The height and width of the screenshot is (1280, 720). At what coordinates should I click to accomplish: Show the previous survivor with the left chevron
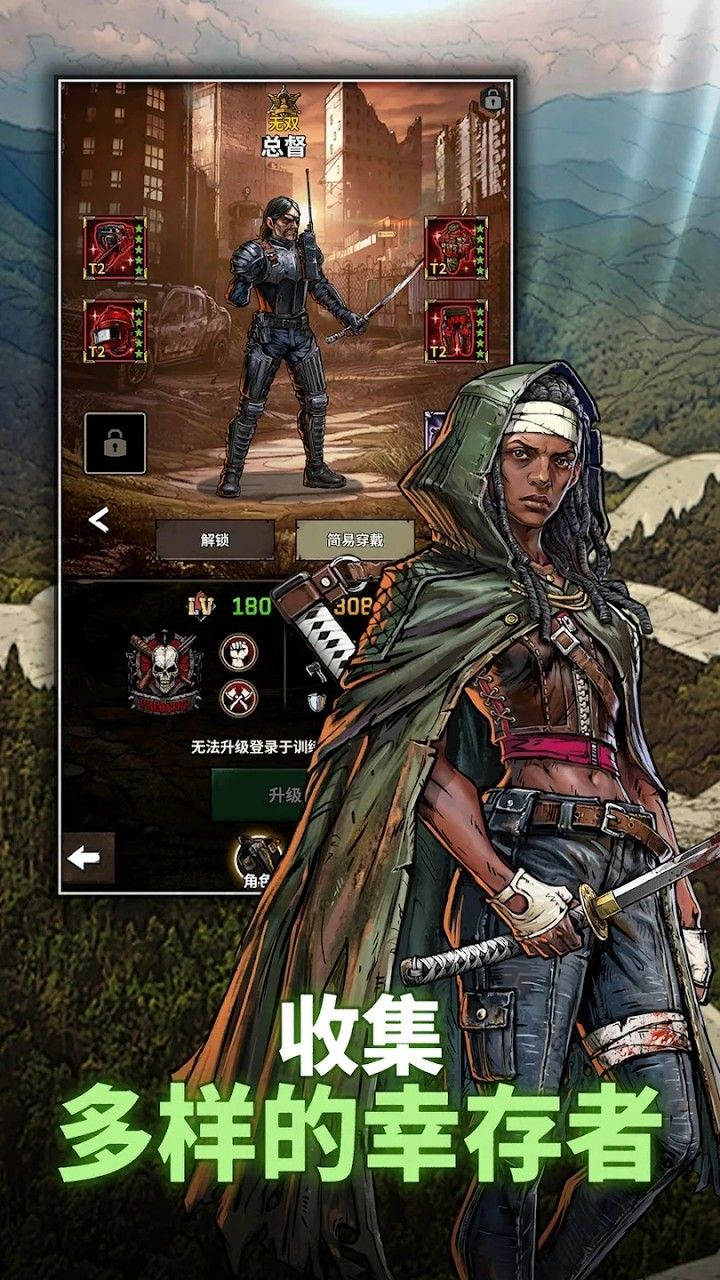98,520
